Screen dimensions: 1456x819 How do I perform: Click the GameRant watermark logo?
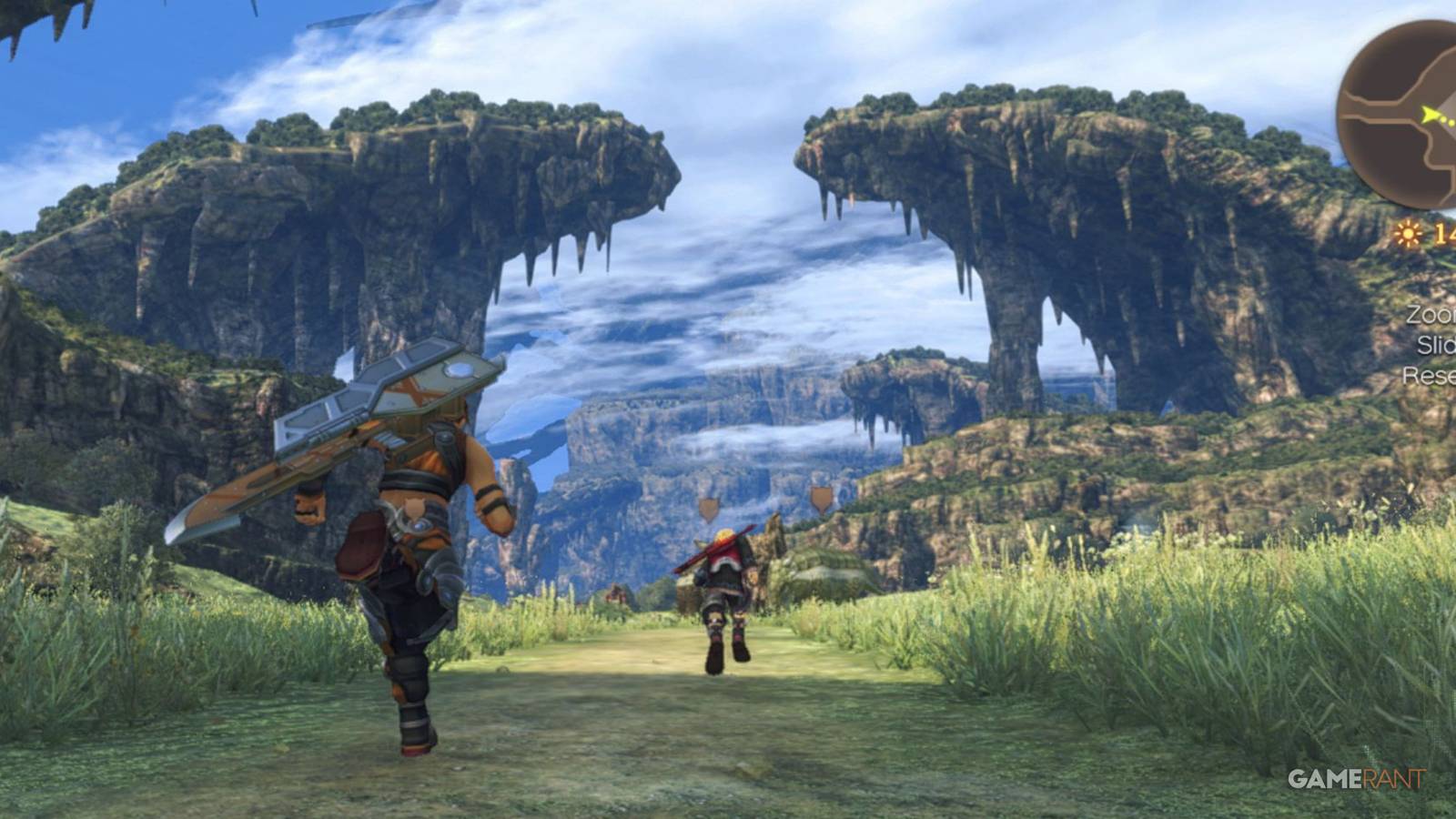1356,779
